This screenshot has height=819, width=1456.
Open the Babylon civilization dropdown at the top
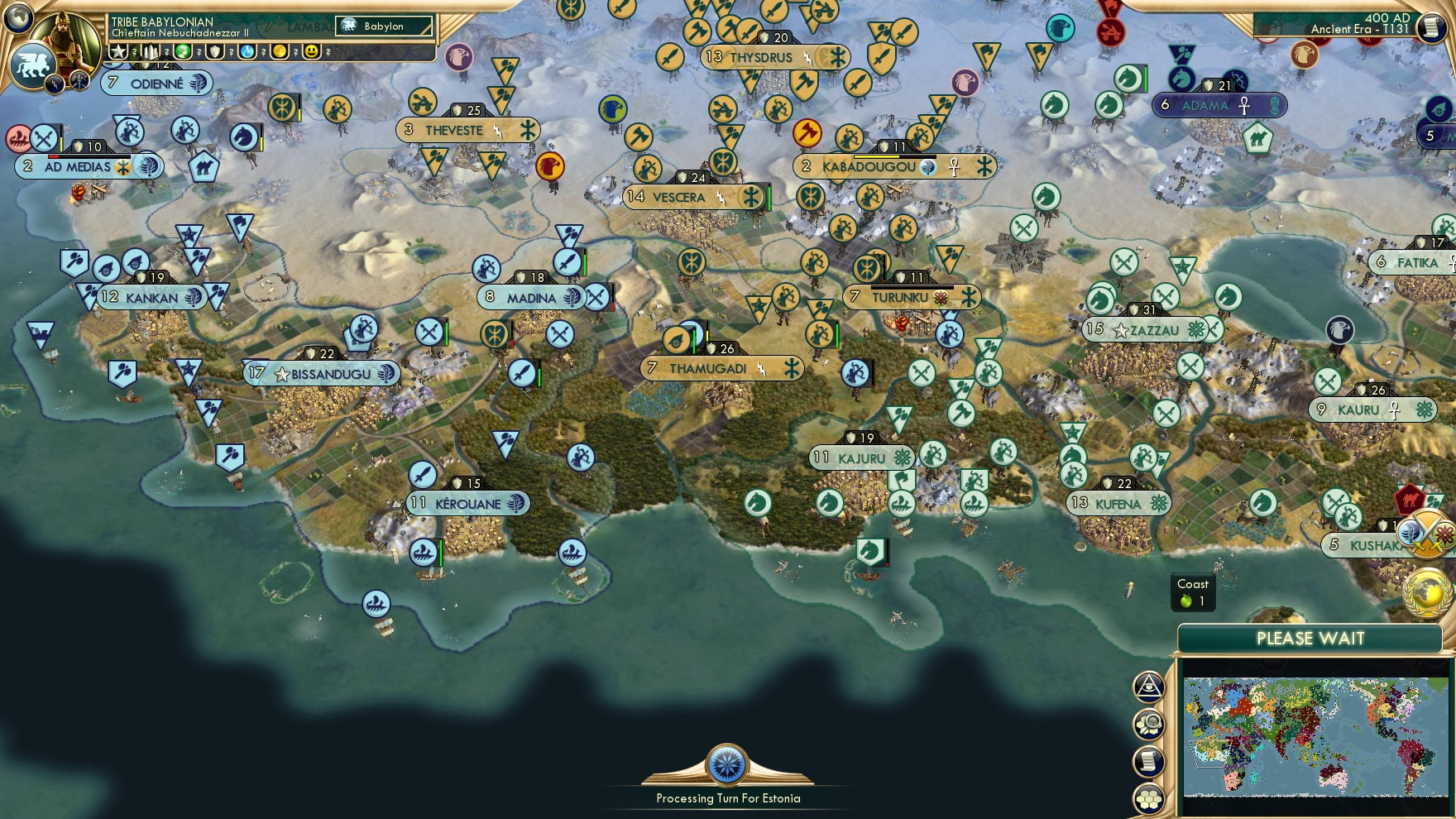coord(382,26)
